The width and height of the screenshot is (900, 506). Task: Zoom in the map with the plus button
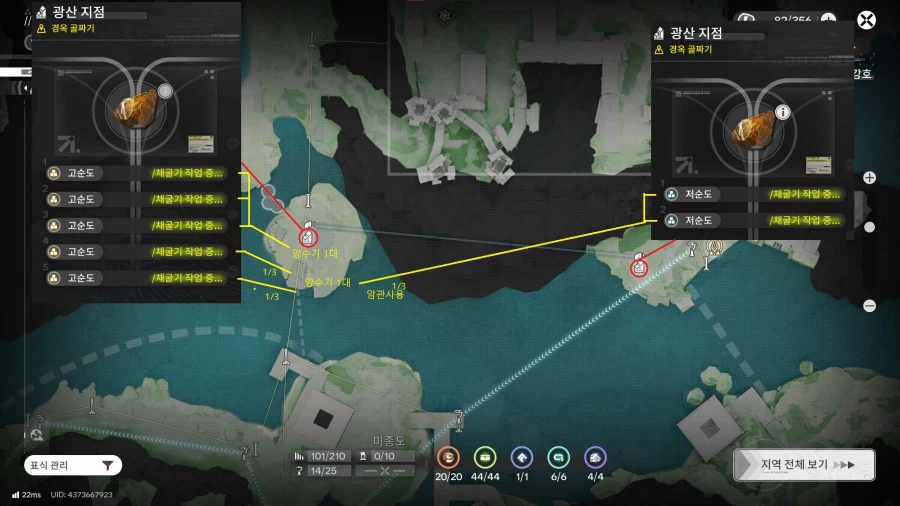[x=869, y=178]
